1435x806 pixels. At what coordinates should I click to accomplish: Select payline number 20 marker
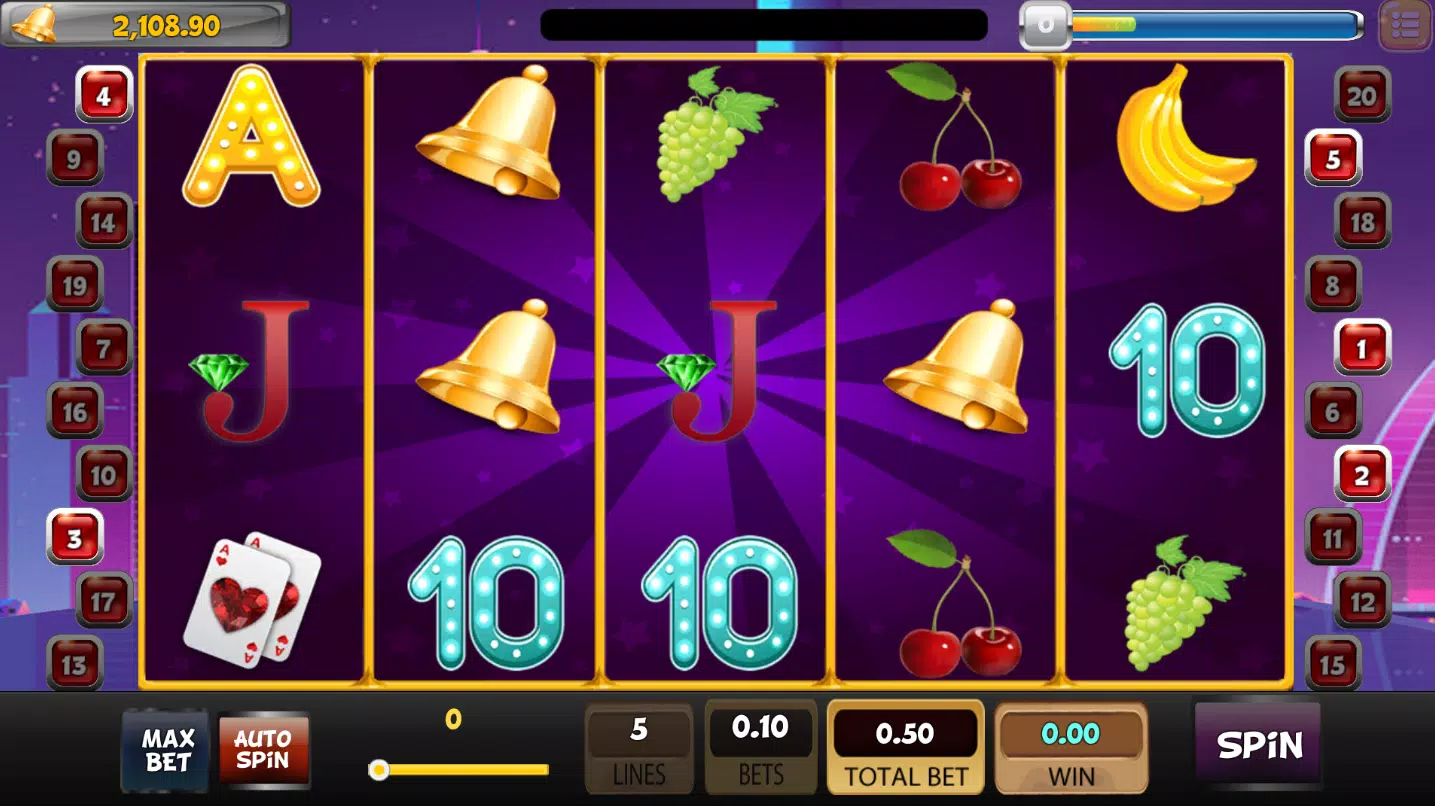click(x=1362, y=95)
